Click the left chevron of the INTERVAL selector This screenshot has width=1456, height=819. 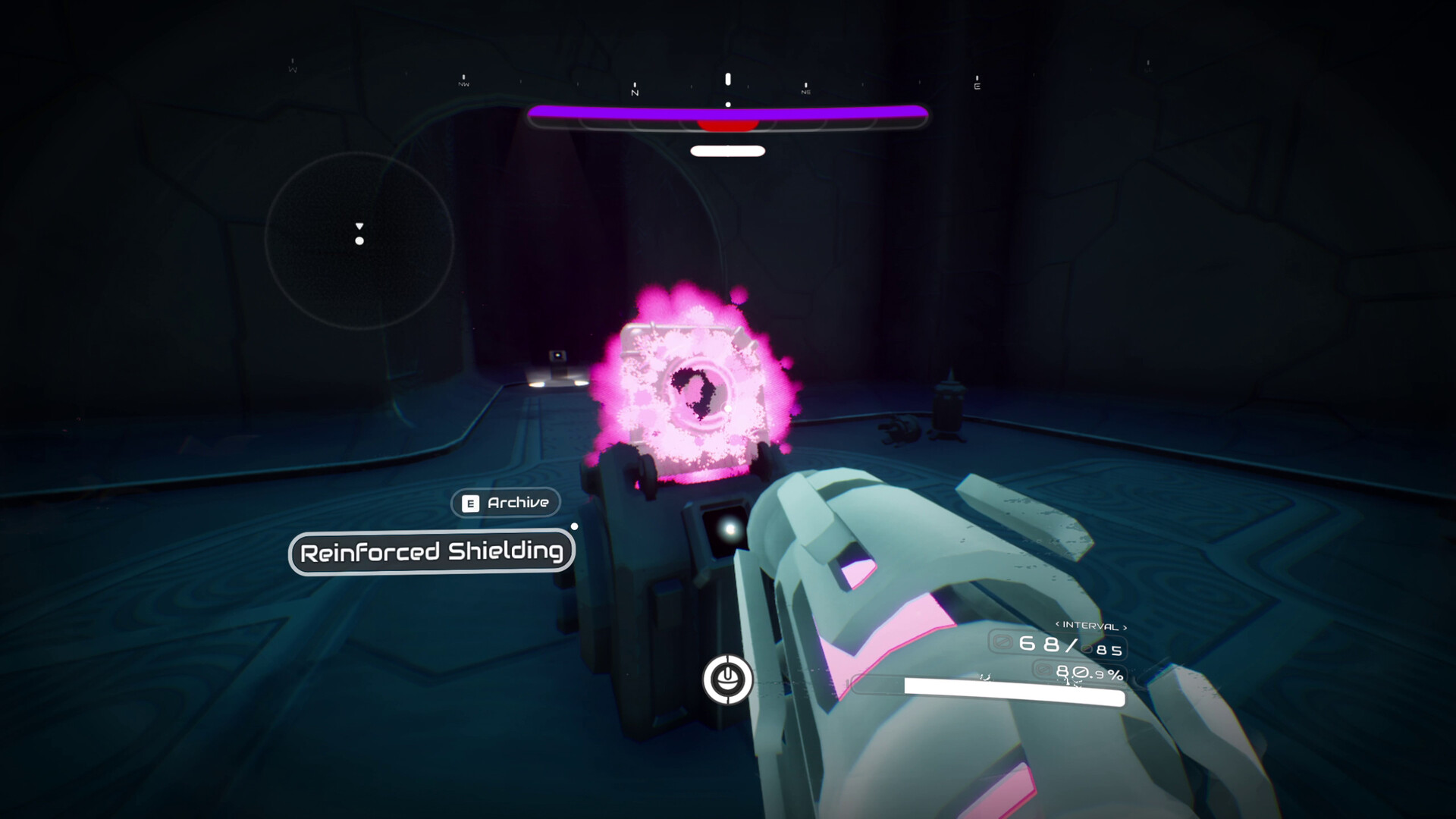tap(1057, 624)
